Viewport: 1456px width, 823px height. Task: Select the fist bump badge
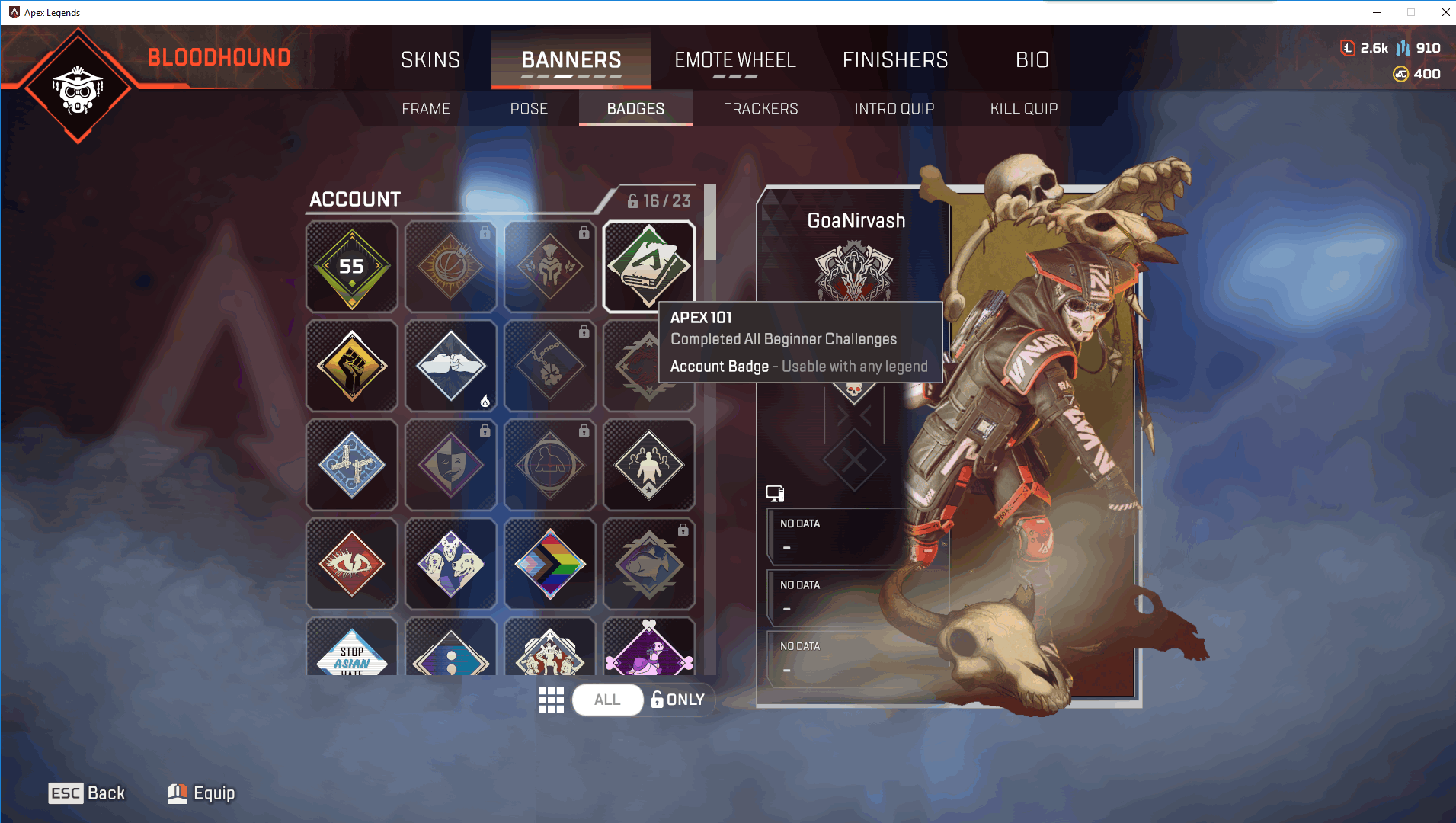(450, 366)
